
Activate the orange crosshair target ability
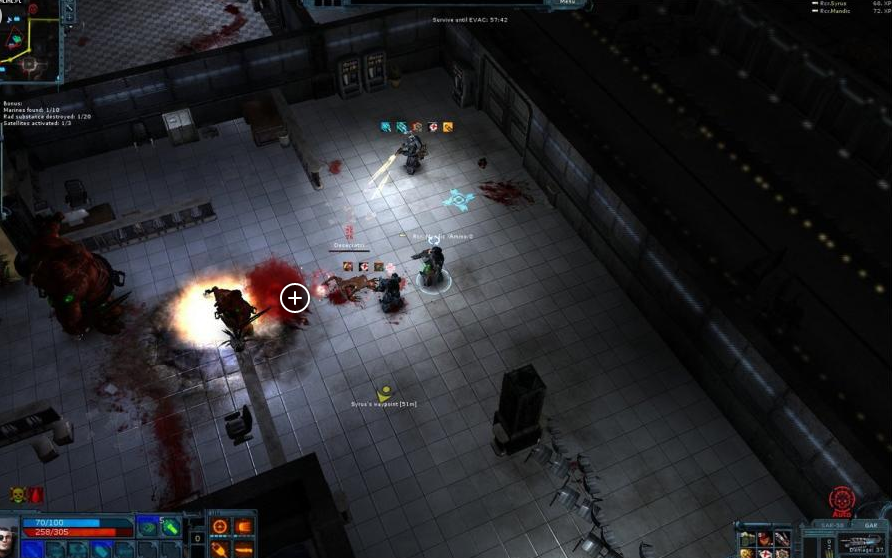click(221, 526)
